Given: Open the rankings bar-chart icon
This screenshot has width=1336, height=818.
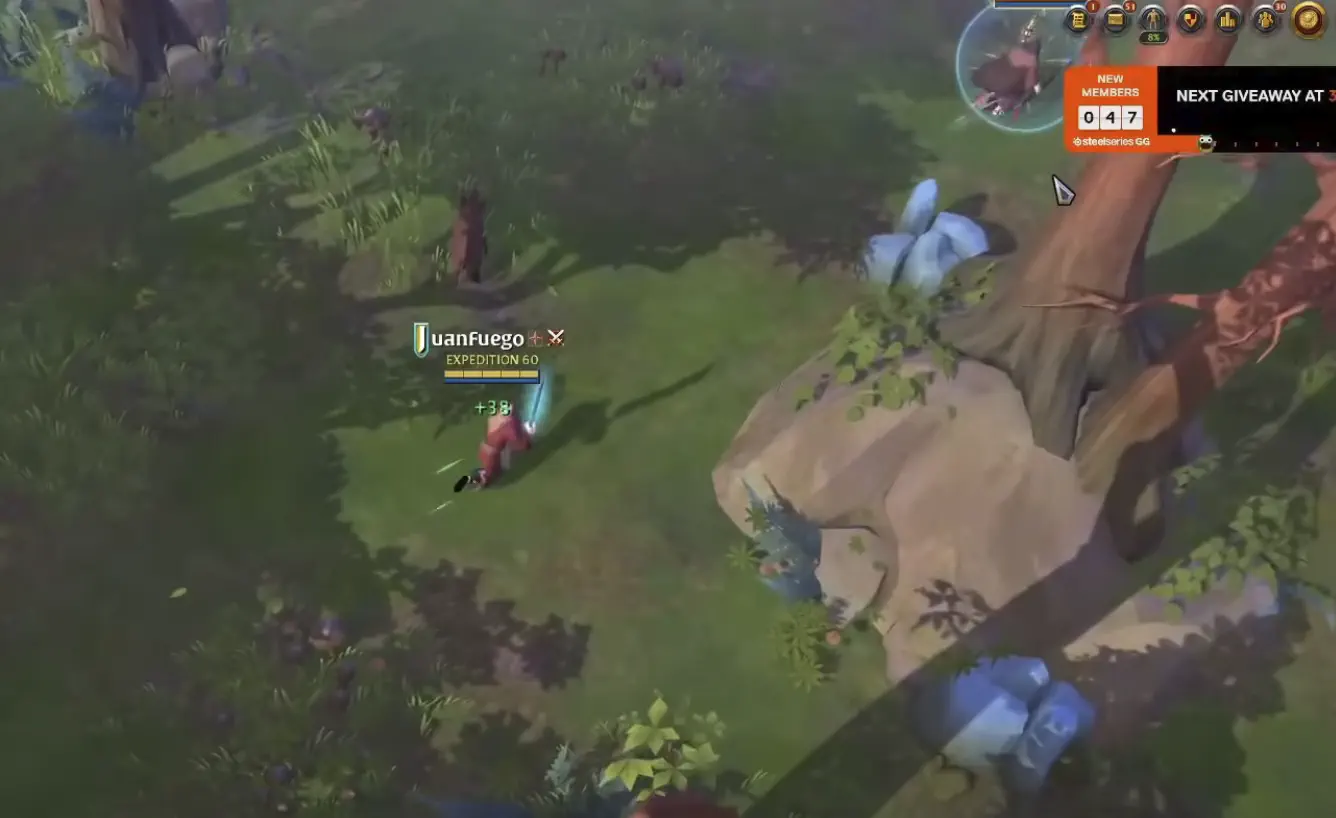Looking at the screenshot, I should point(1228,18).
